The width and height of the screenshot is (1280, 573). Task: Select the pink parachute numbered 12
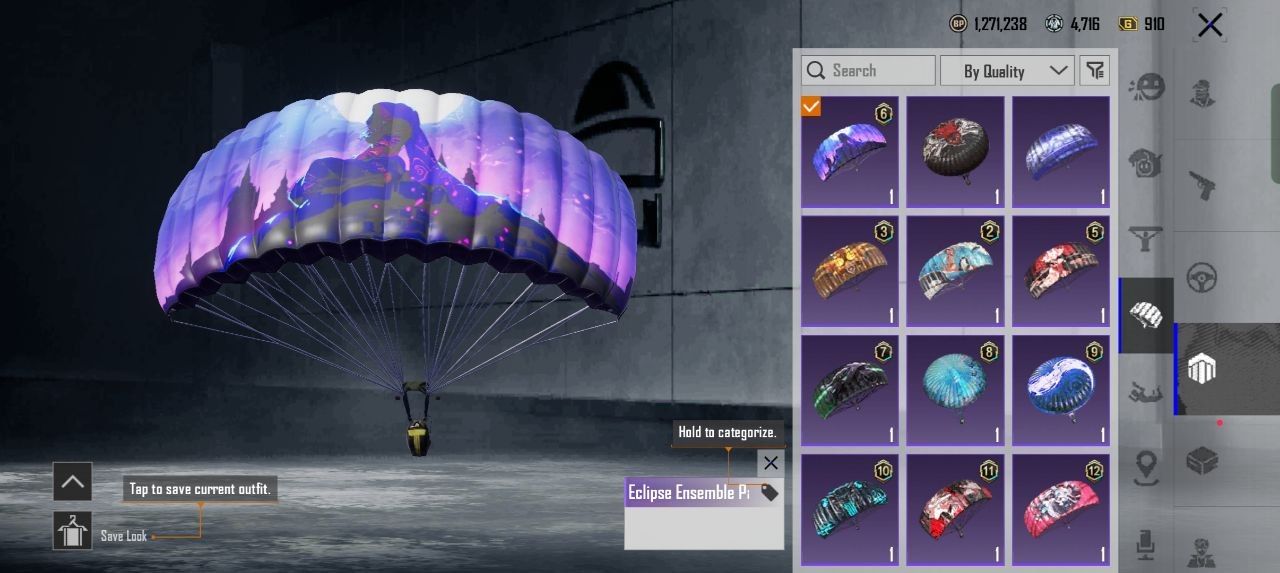1061,509
